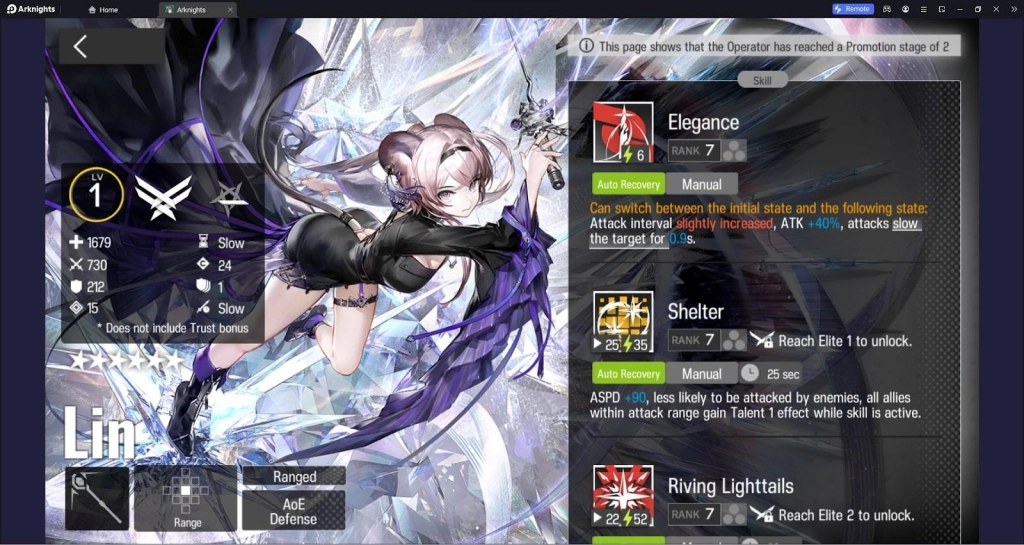Click the level 1 circle badge
This screenshot has width=1024, height=545.
[96, 194]
